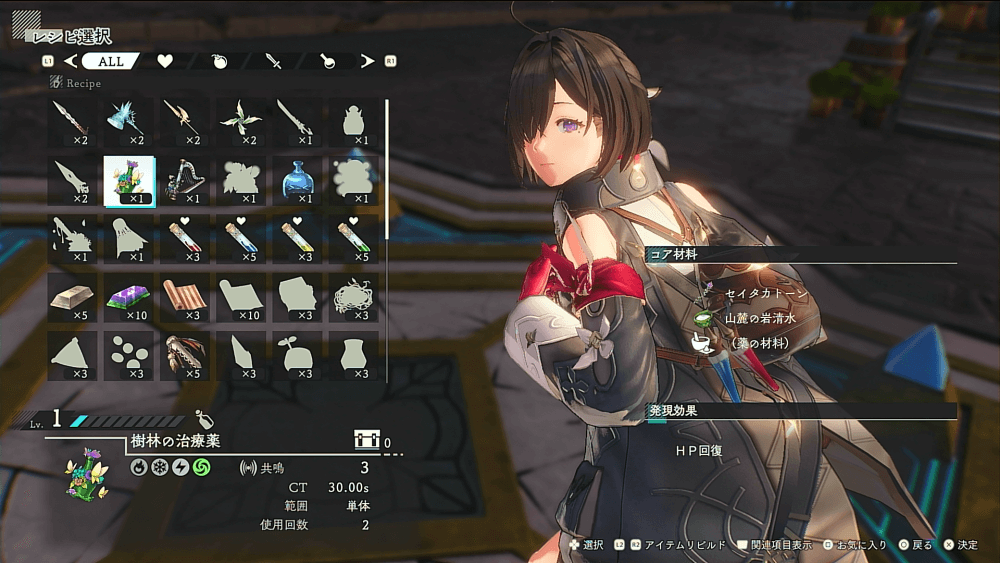Image resolution: width=1000 pixels, height=563 pixels.
Task: Open the heart category tab
Action: point(165,61)
